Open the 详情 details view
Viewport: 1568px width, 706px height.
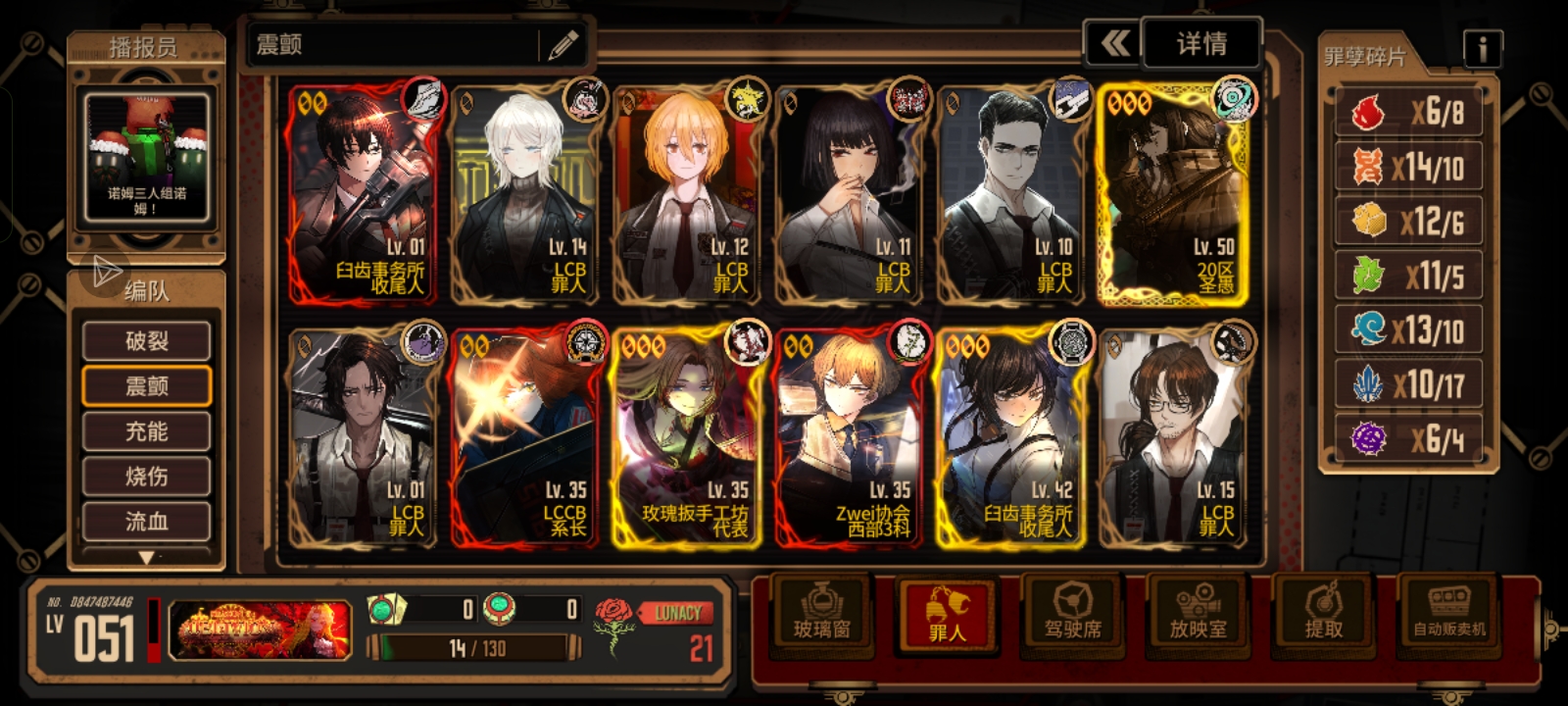(1201, 44)
